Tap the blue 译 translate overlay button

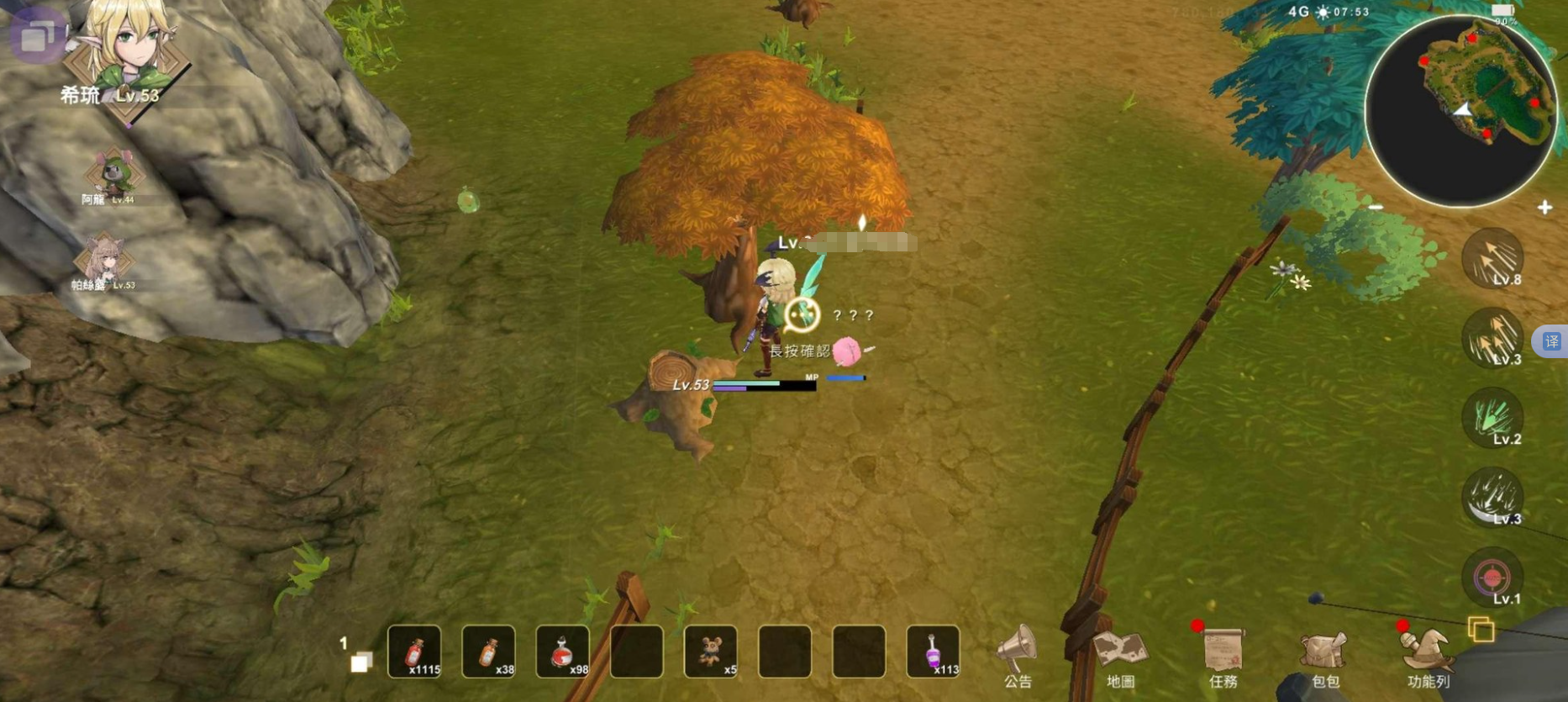1551,341
